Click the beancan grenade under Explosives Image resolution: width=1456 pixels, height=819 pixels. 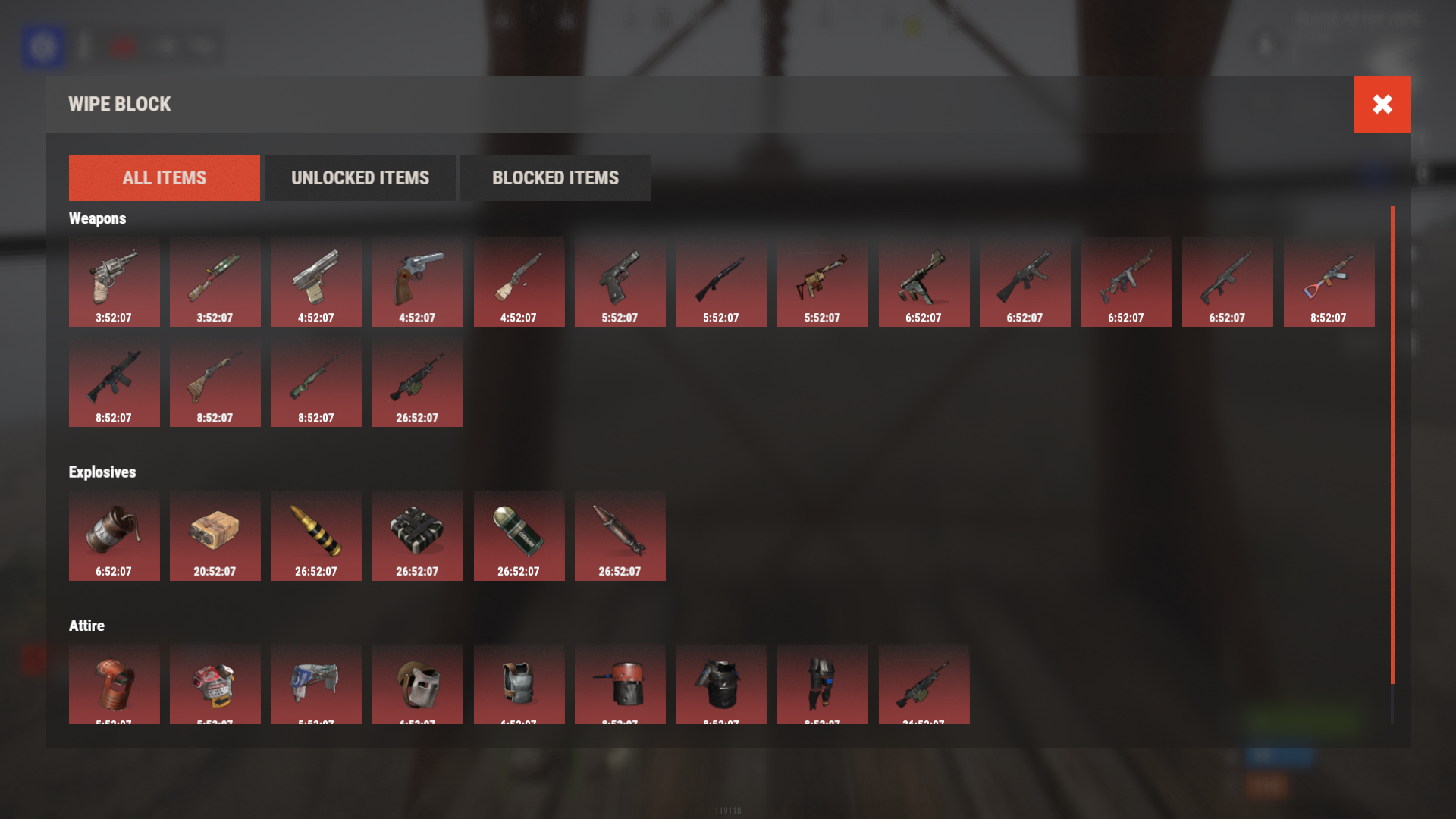pyautogui.click(x=115, y=535)
